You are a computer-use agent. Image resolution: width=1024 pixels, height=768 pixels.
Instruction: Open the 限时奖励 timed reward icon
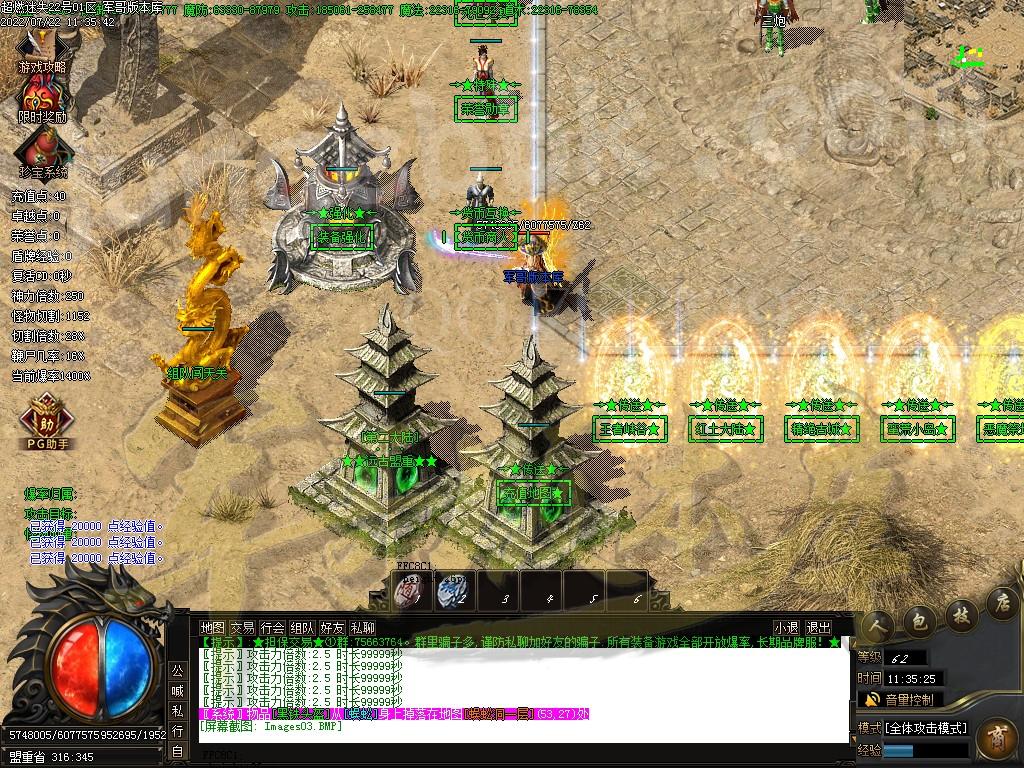(x=42, y=100)
